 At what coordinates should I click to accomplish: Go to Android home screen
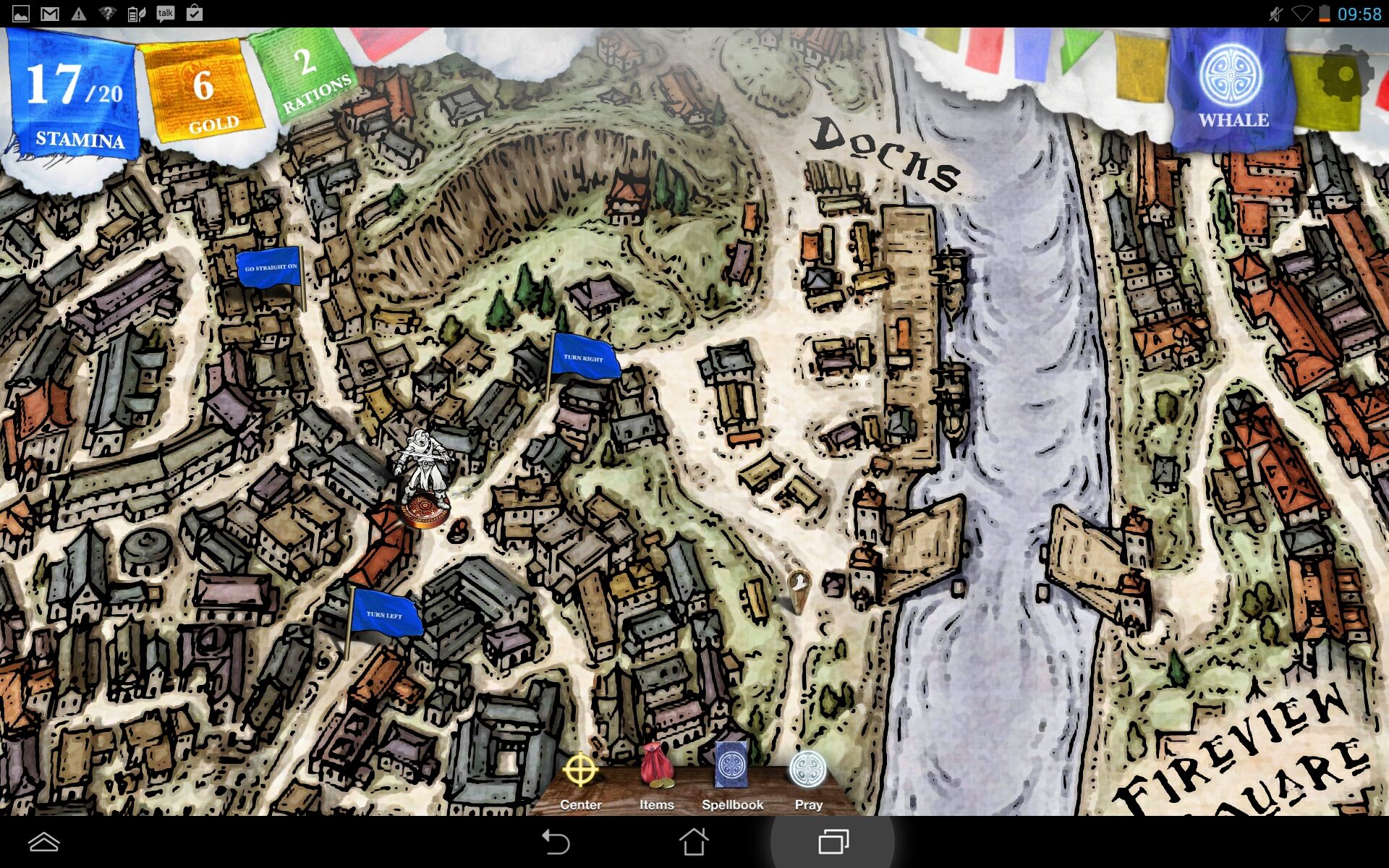694,842
